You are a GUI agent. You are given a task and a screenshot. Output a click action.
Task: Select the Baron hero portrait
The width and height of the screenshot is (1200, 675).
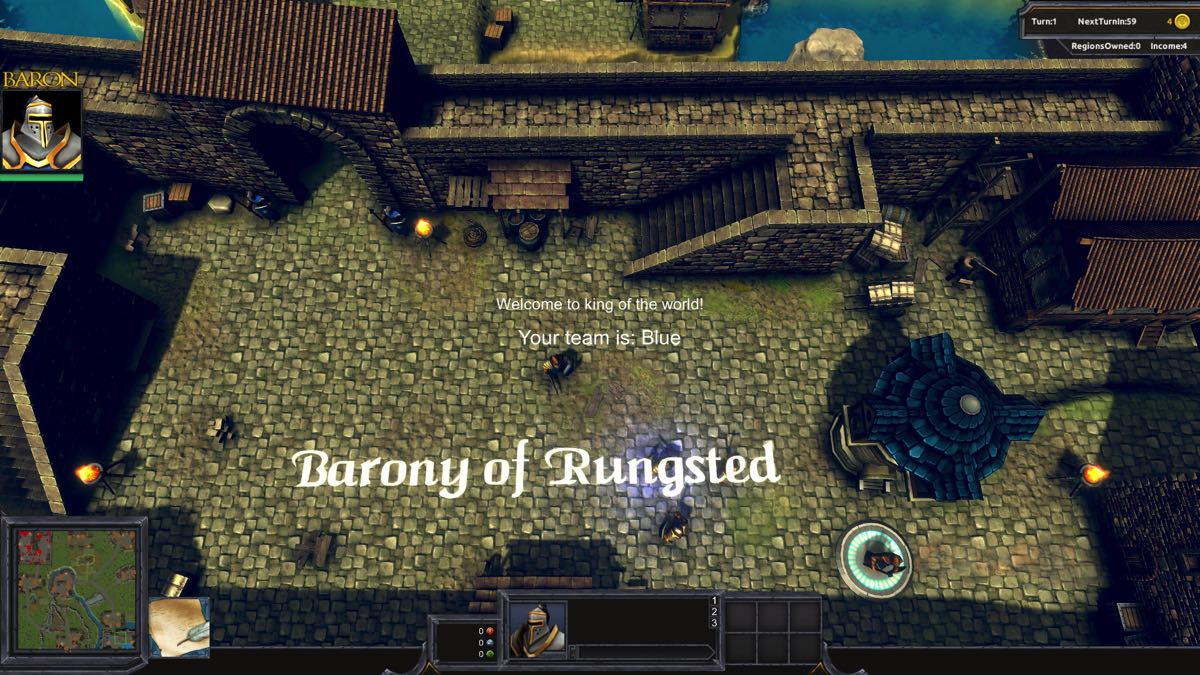41,132
